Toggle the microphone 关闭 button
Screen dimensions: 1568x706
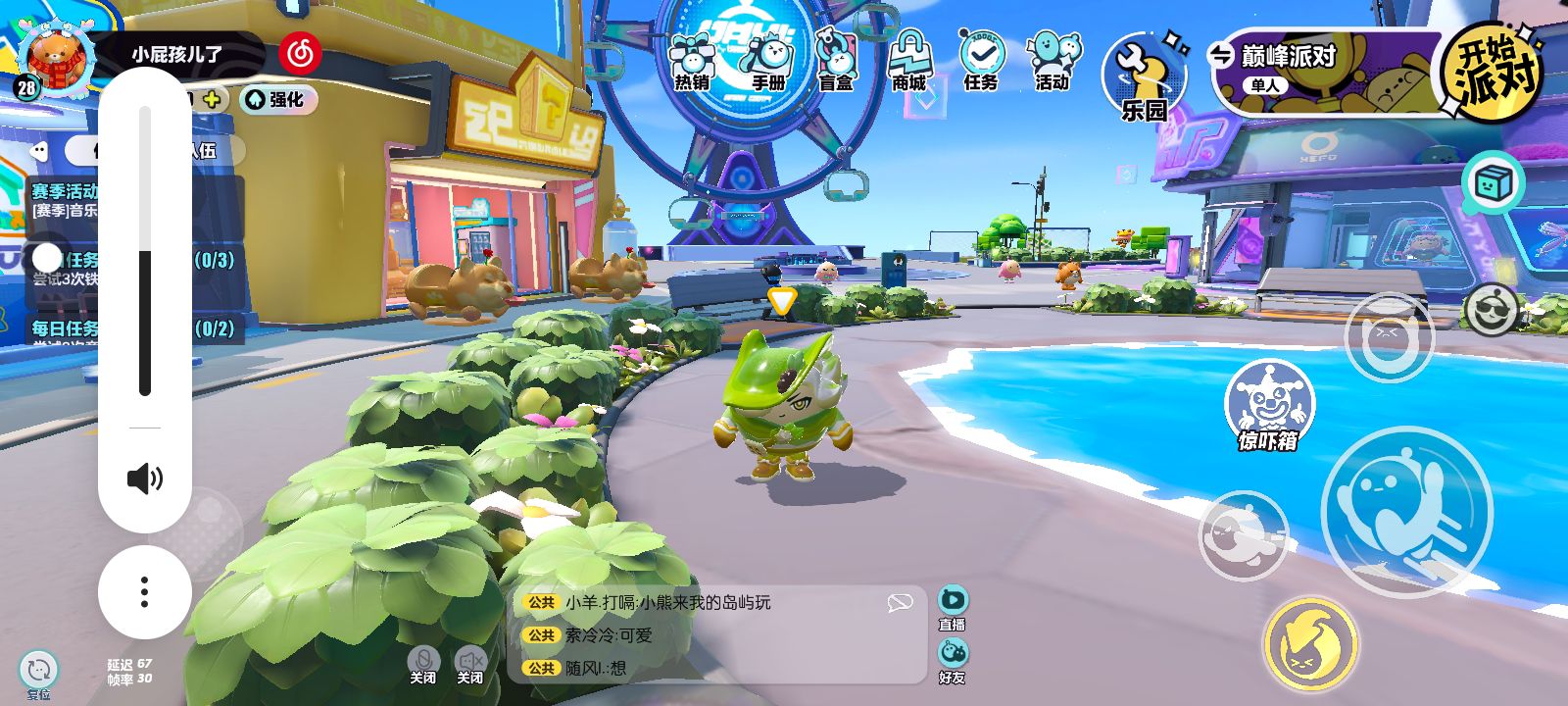[x=423, y=664]
